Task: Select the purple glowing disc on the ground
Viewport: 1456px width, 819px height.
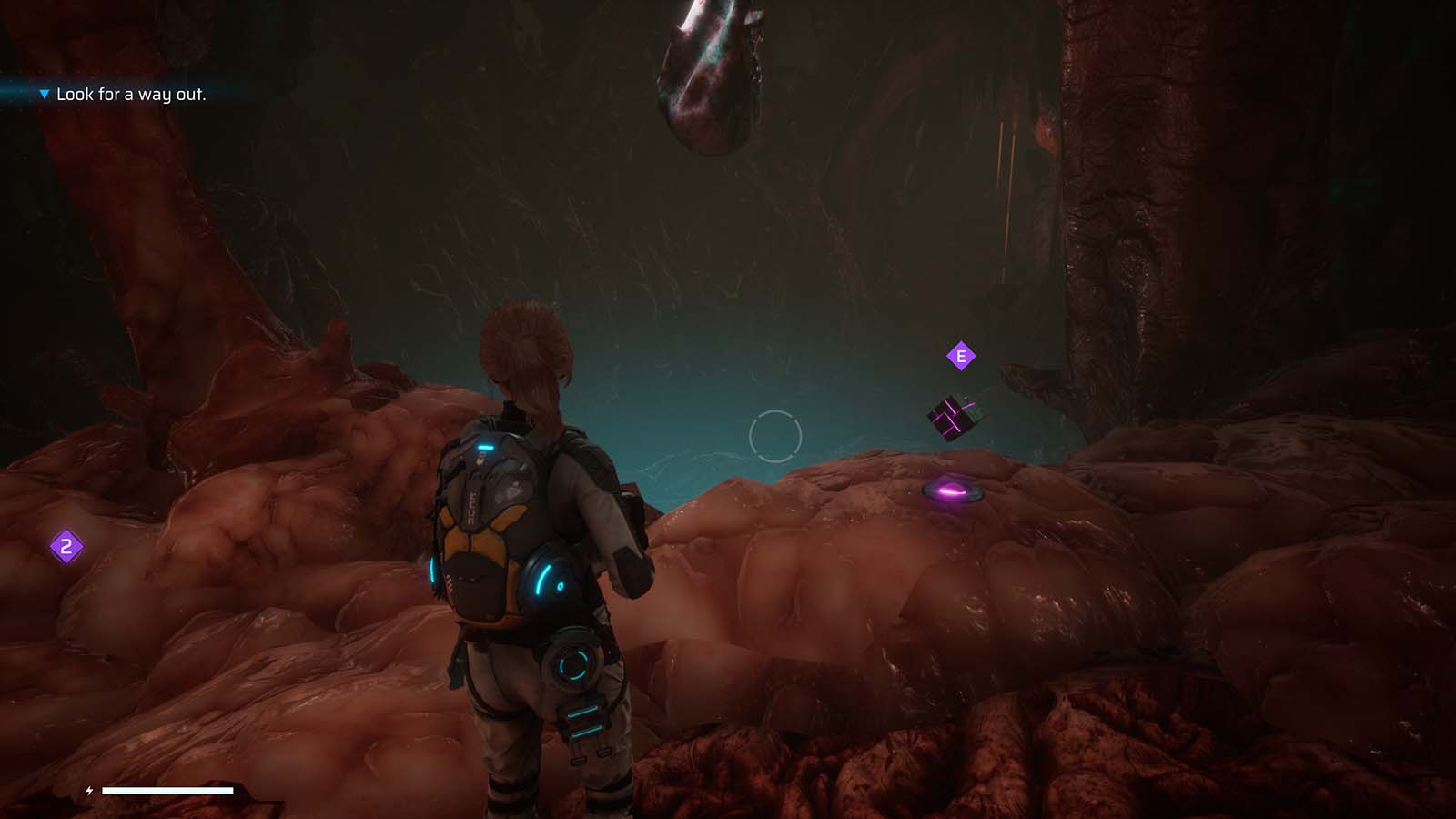Action: point(953,492)
